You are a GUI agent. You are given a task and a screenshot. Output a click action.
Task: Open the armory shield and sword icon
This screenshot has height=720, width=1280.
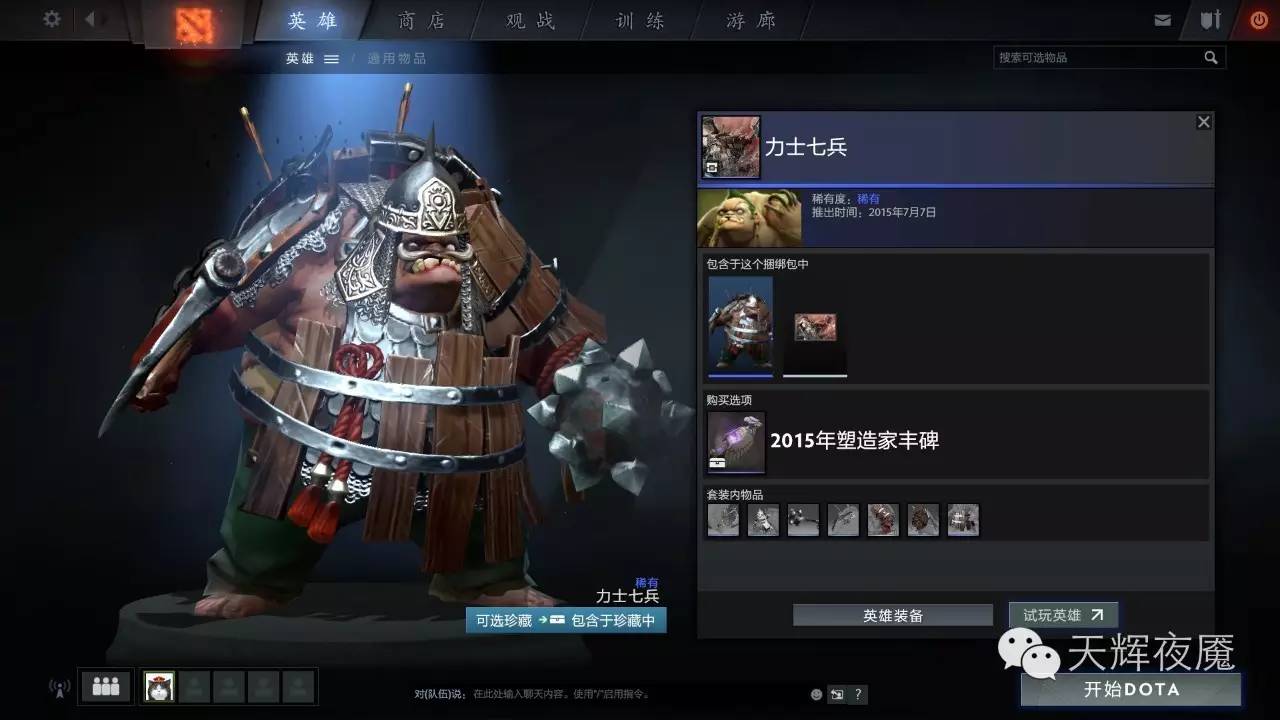1209,18
